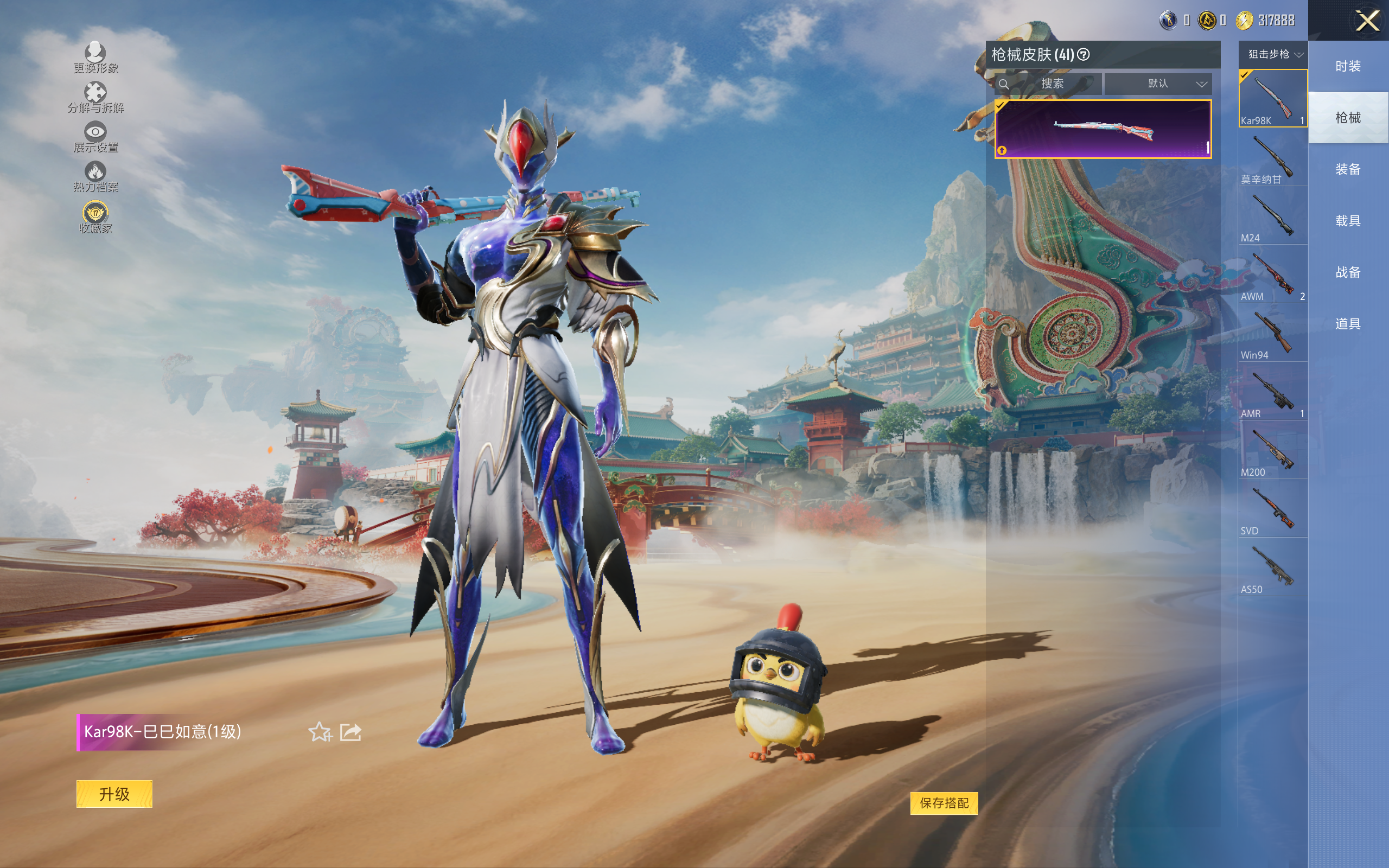Open the 展示设置 display settings

95,137
